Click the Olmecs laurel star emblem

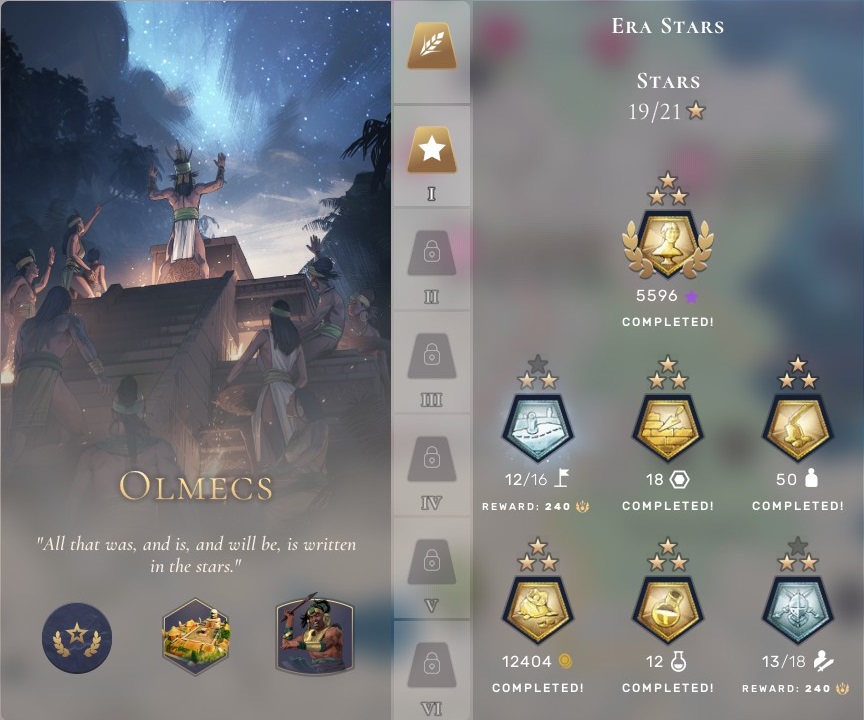(77, 637)
